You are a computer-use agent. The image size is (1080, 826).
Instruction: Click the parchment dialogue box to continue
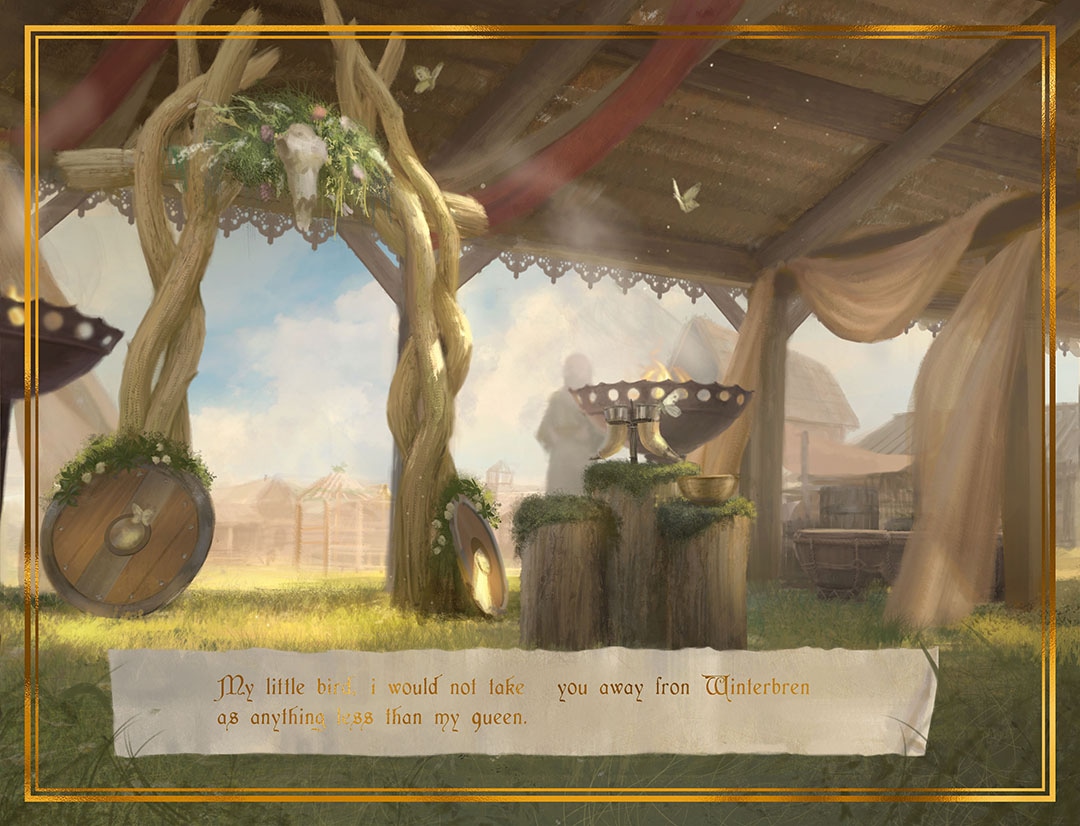[522, 702]
